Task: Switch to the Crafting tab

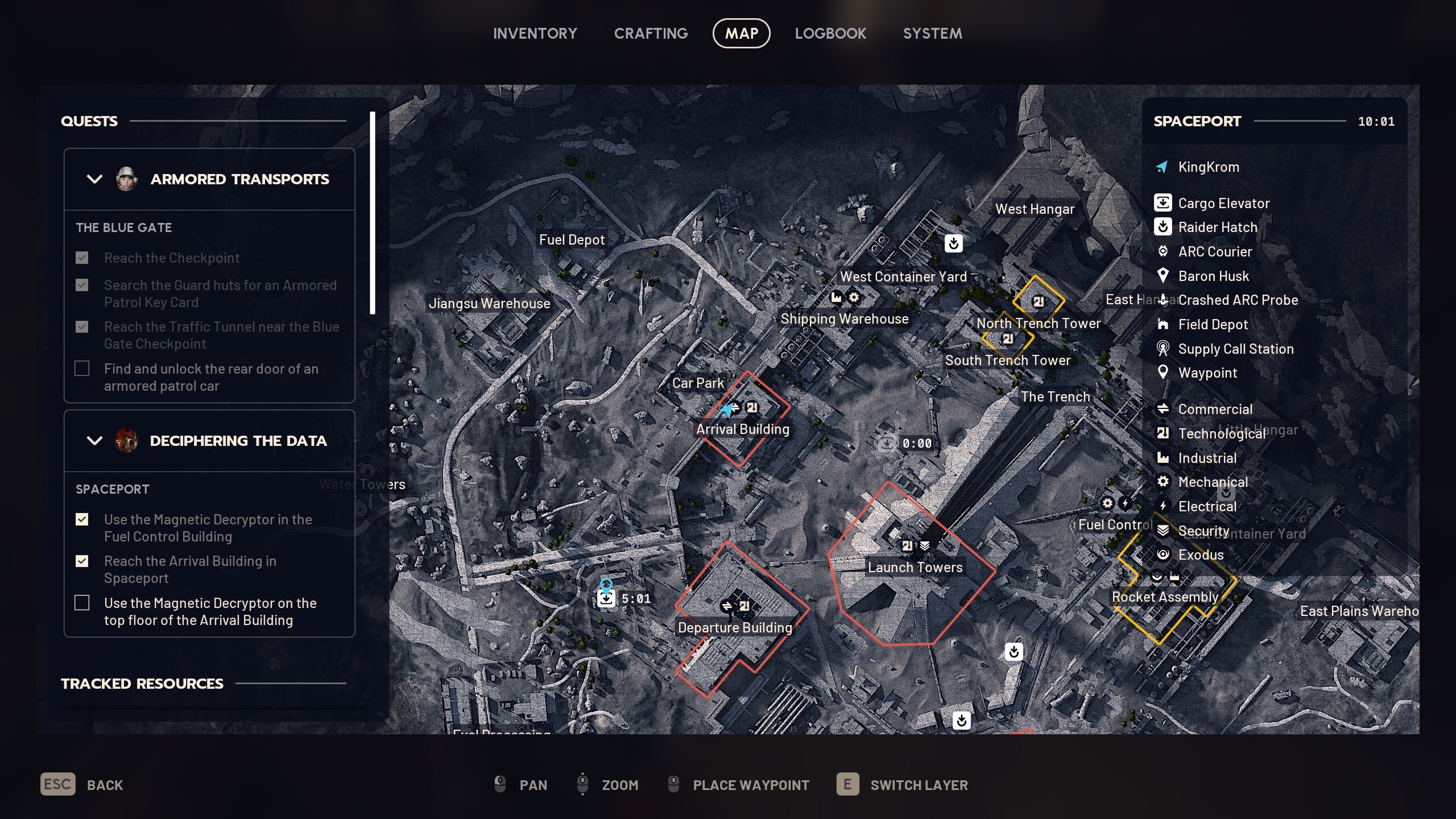Action: pos(651,34)
